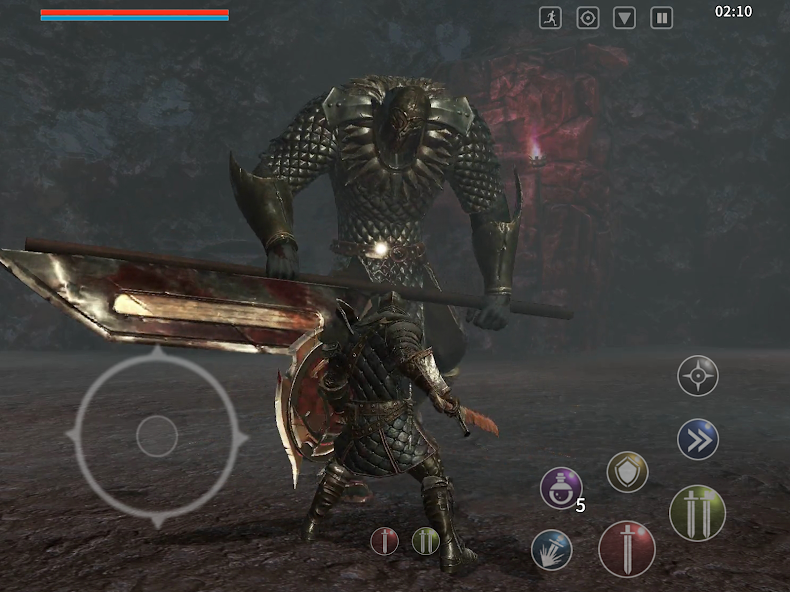Raise shield with the block button
Image resolution: width=790 pixels, height=592 pixels.
coord(627,472)
